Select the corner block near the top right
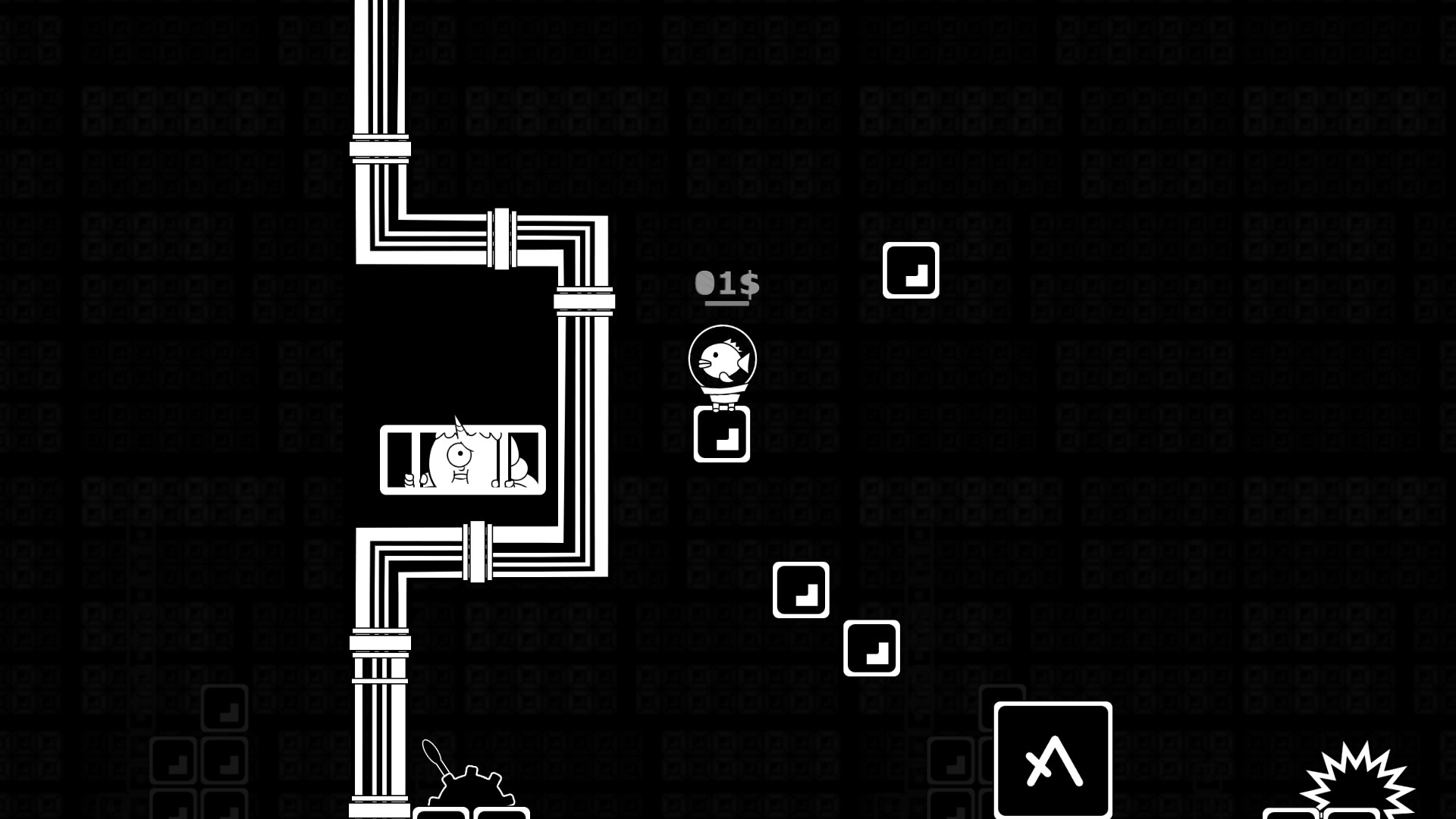The height and width of the screenshot is (819, 1456). coord(912,271)
